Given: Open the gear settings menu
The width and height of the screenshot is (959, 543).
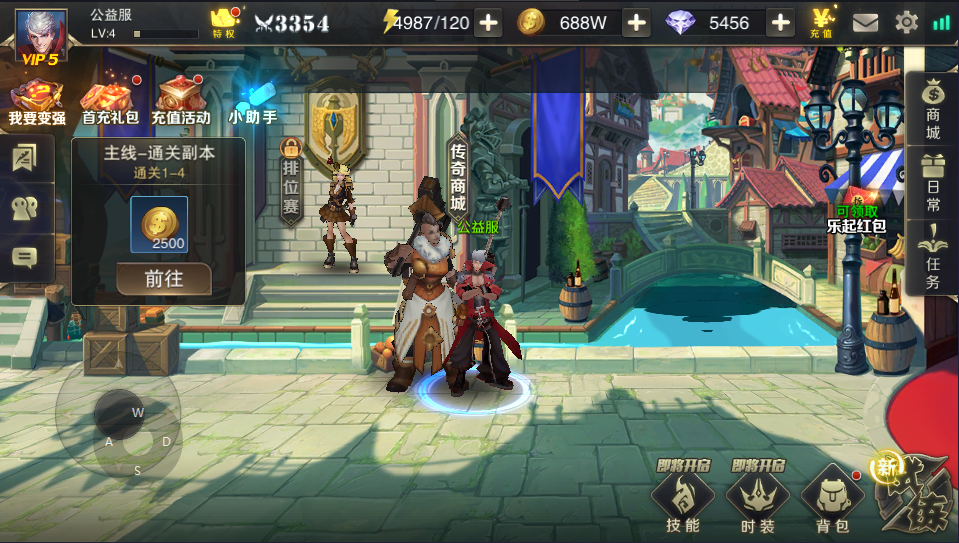Looking at the screenshot, I should [x=906, y=22].
